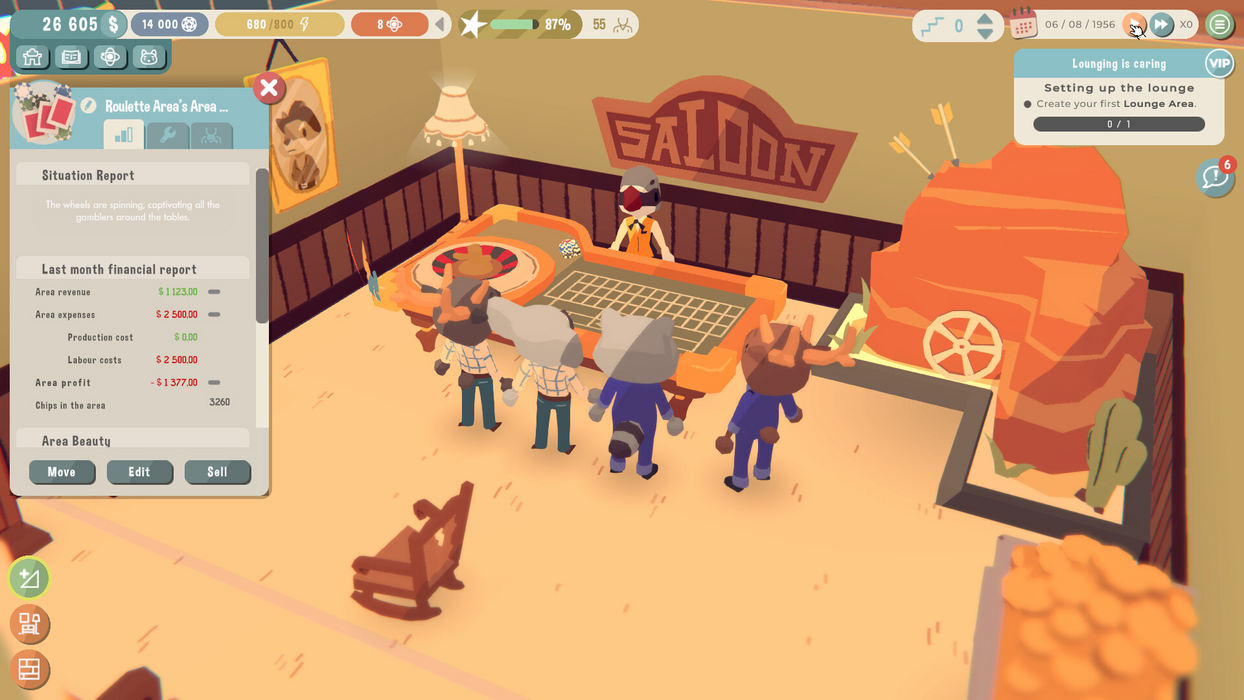Open the bar chart statistics tab

click(124, 135)
